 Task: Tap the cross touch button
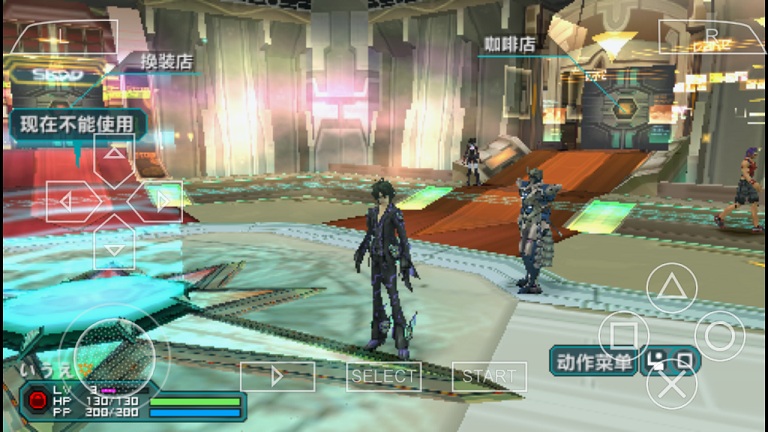pyautogui.click(x=671, y=384)
